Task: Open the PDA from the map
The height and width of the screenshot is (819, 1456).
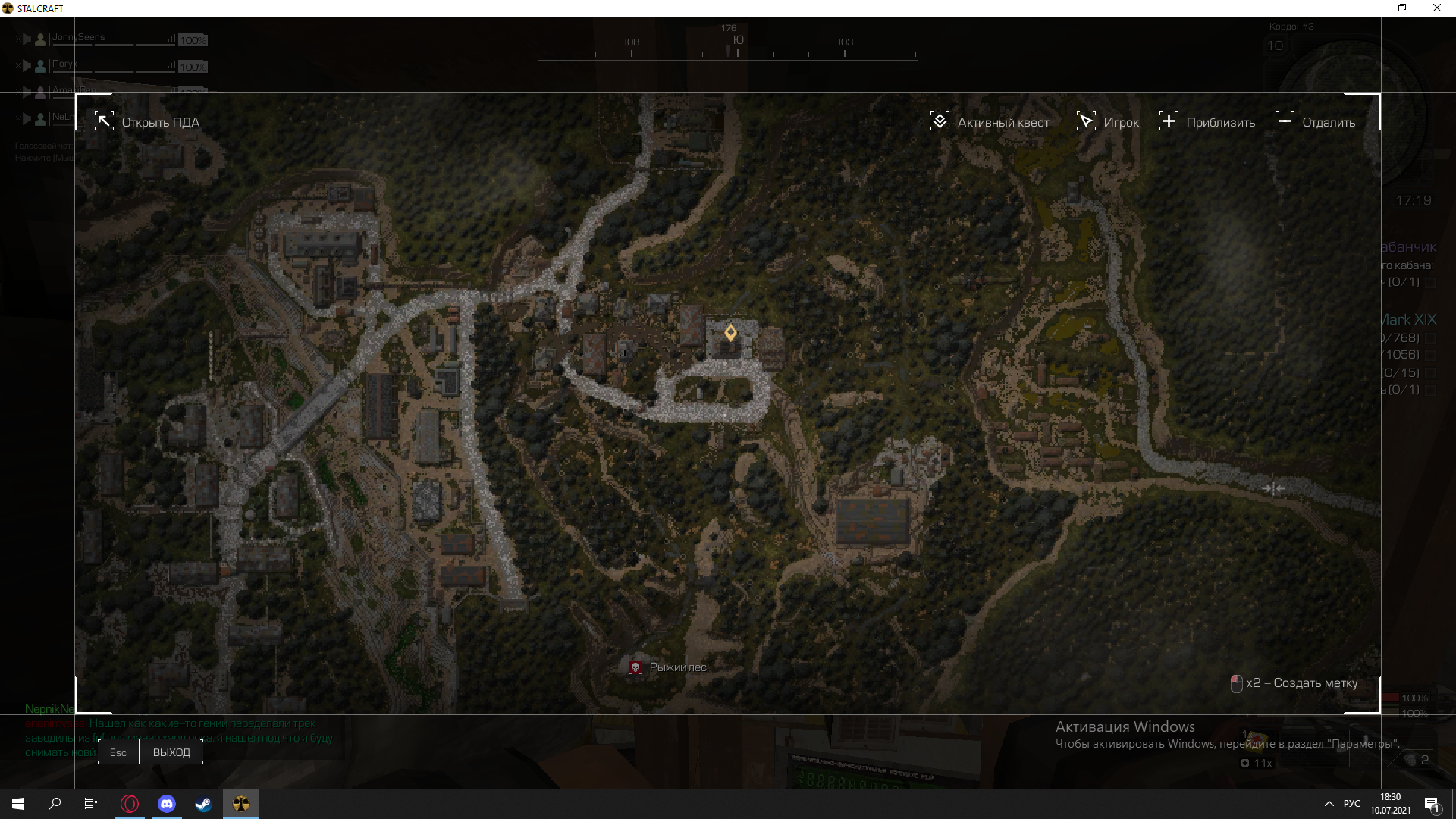Action: click(147, 122)
